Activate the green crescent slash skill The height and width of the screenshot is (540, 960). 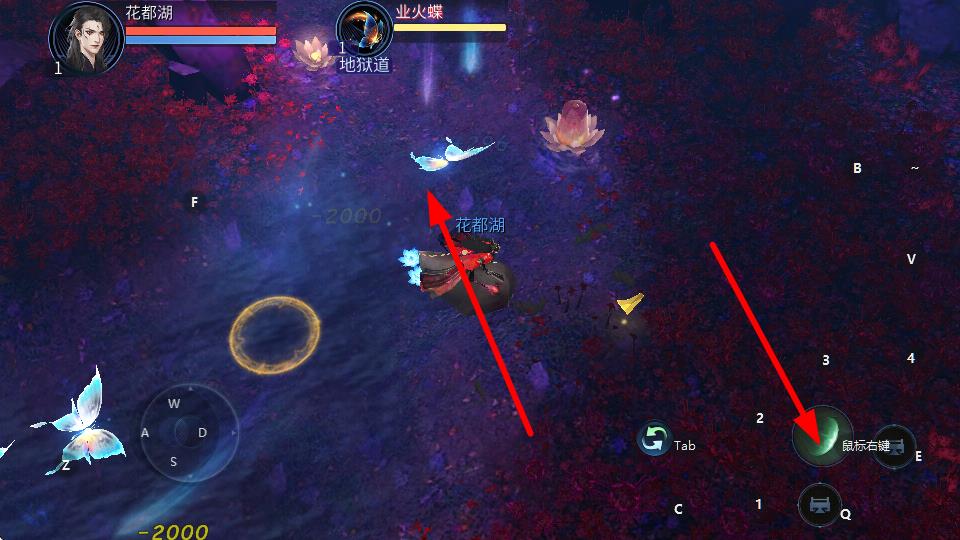pyautogui.click(x=822, y=436)
